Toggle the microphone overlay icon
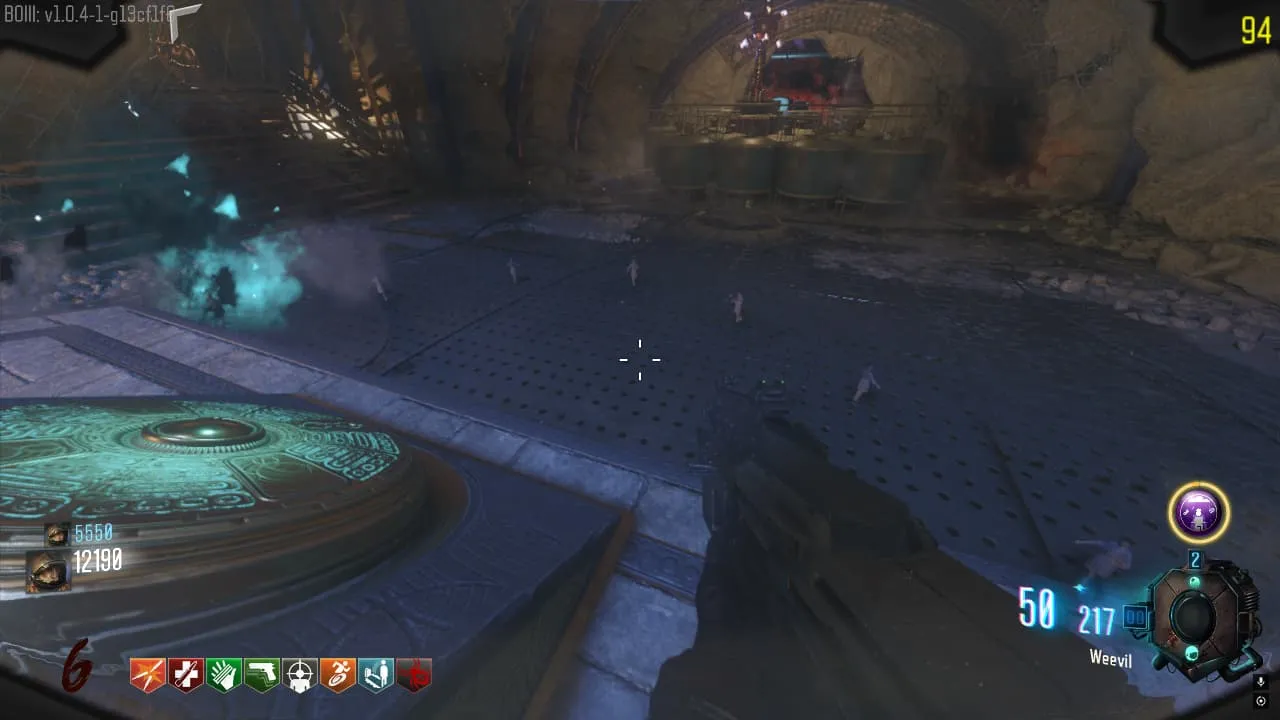The width and height of the screenshot is (1280, 720). pos(1261,681)
